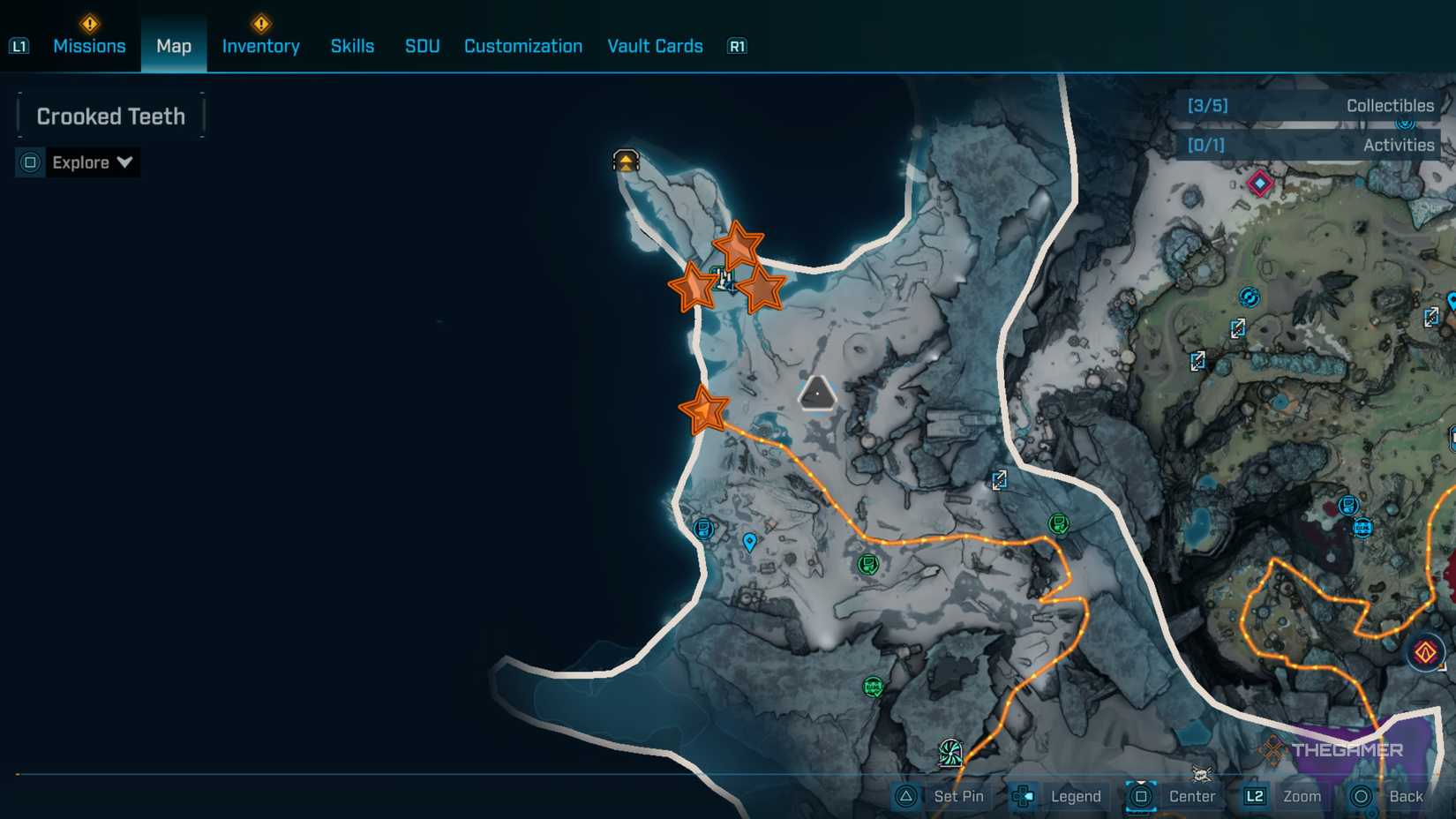Click the lone star marker on the western shoreline
The height and width of the screenshot is (819, 1456).
click(x=703, y=409)
